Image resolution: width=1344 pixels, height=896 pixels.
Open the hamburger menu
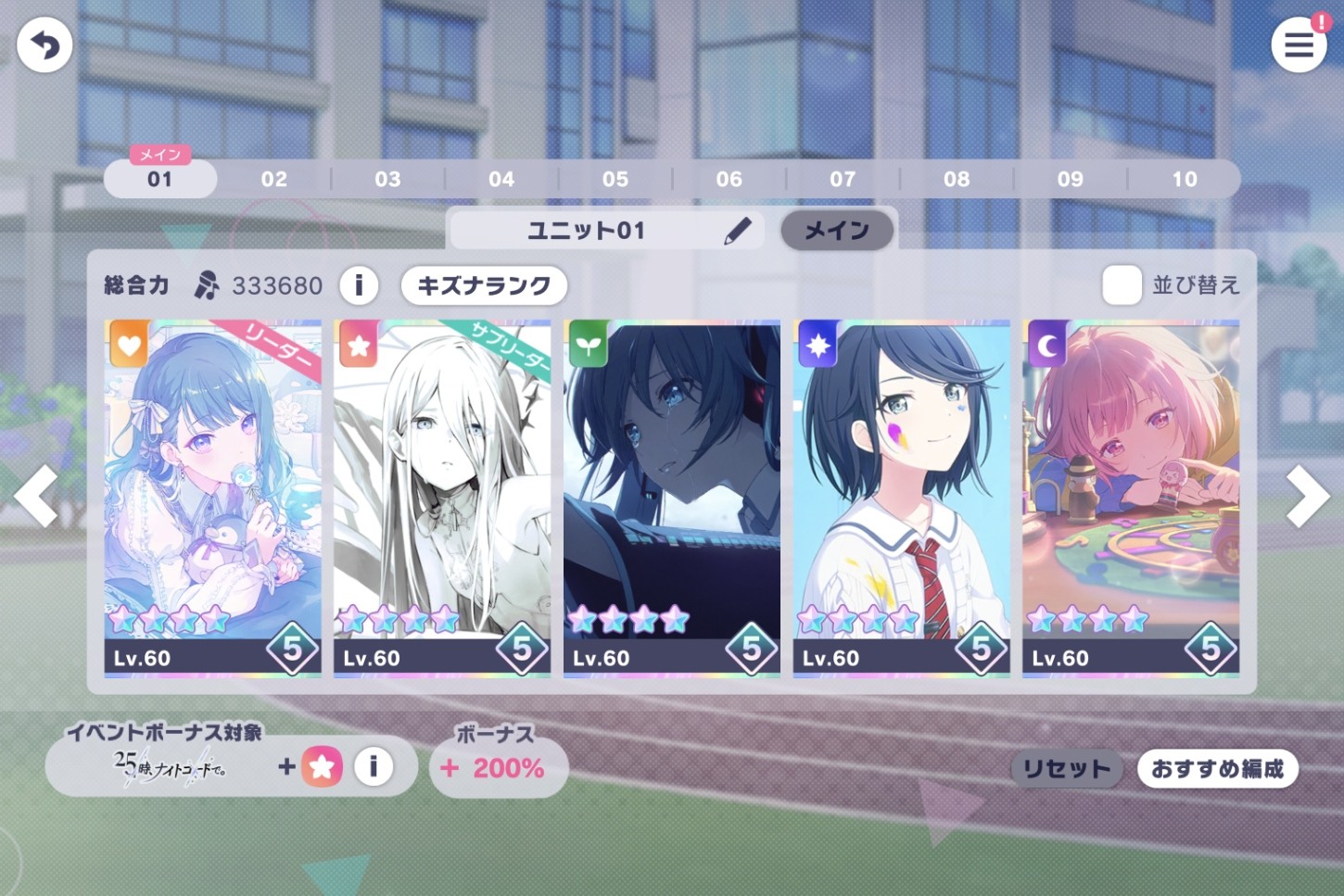click(1298, 44)
